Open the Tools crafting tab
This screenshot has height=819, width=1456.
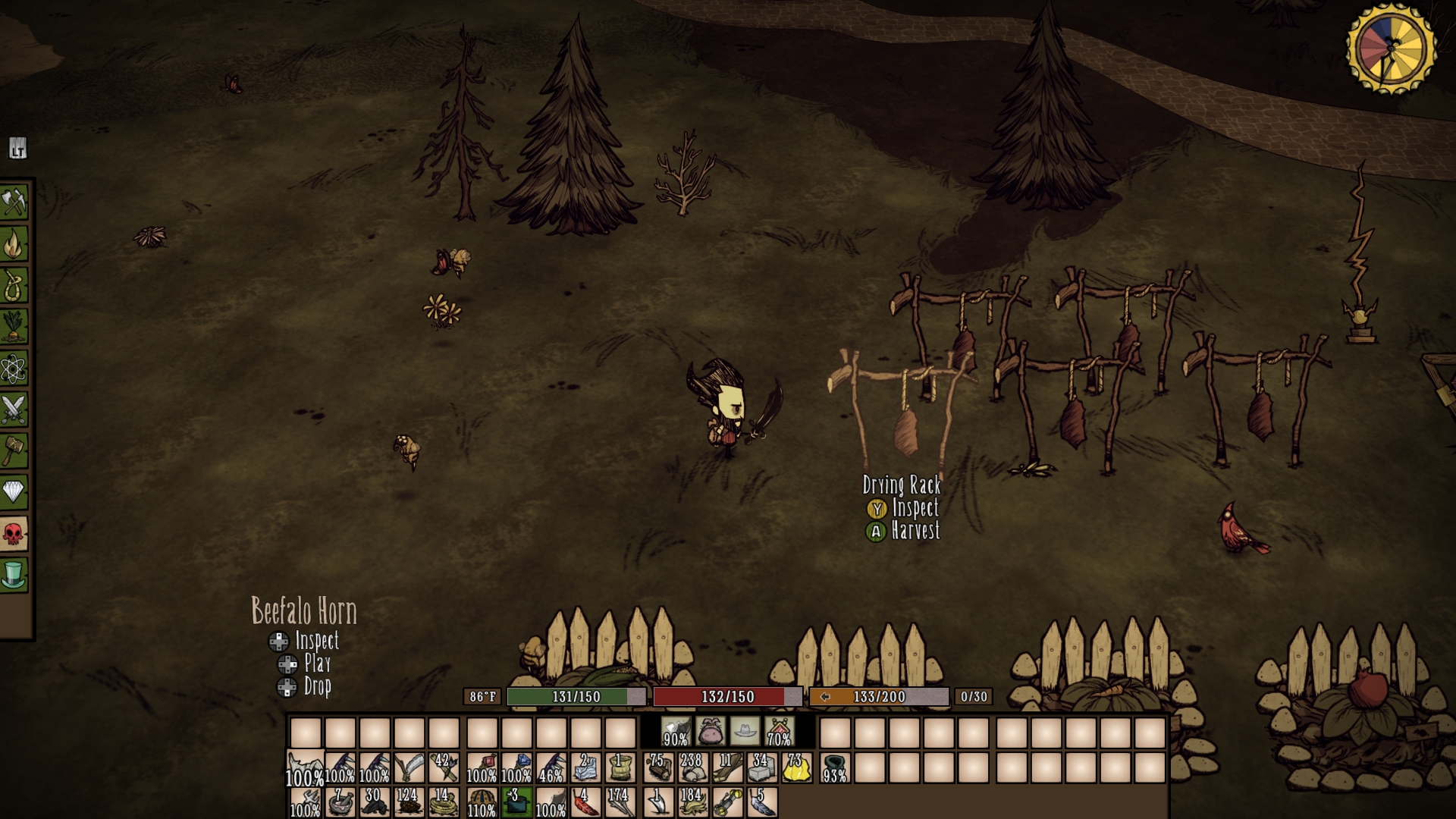coord(14,202)
